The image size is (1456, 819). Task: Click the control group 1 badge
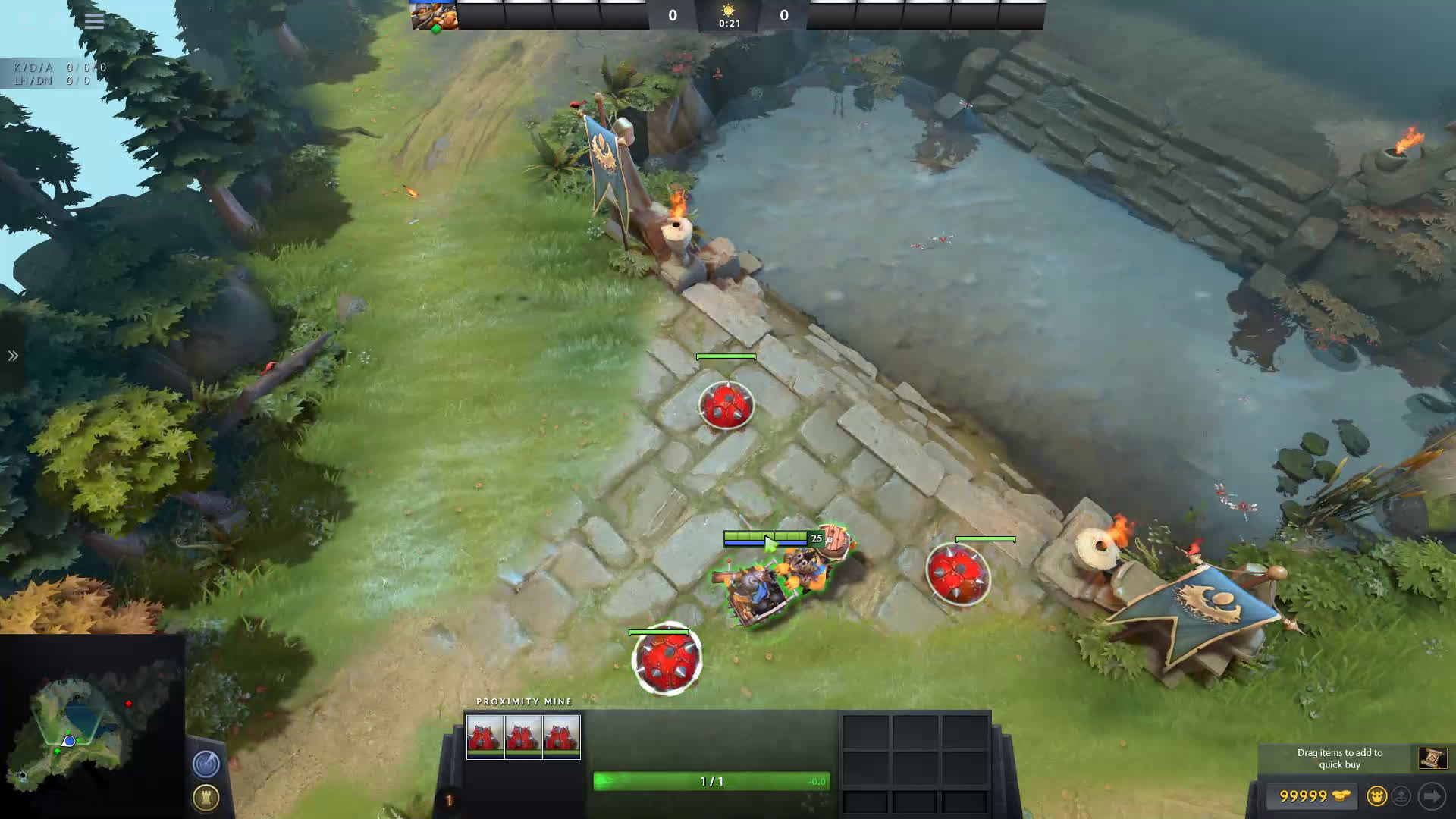pyautogui.click(x=448, y=801)
